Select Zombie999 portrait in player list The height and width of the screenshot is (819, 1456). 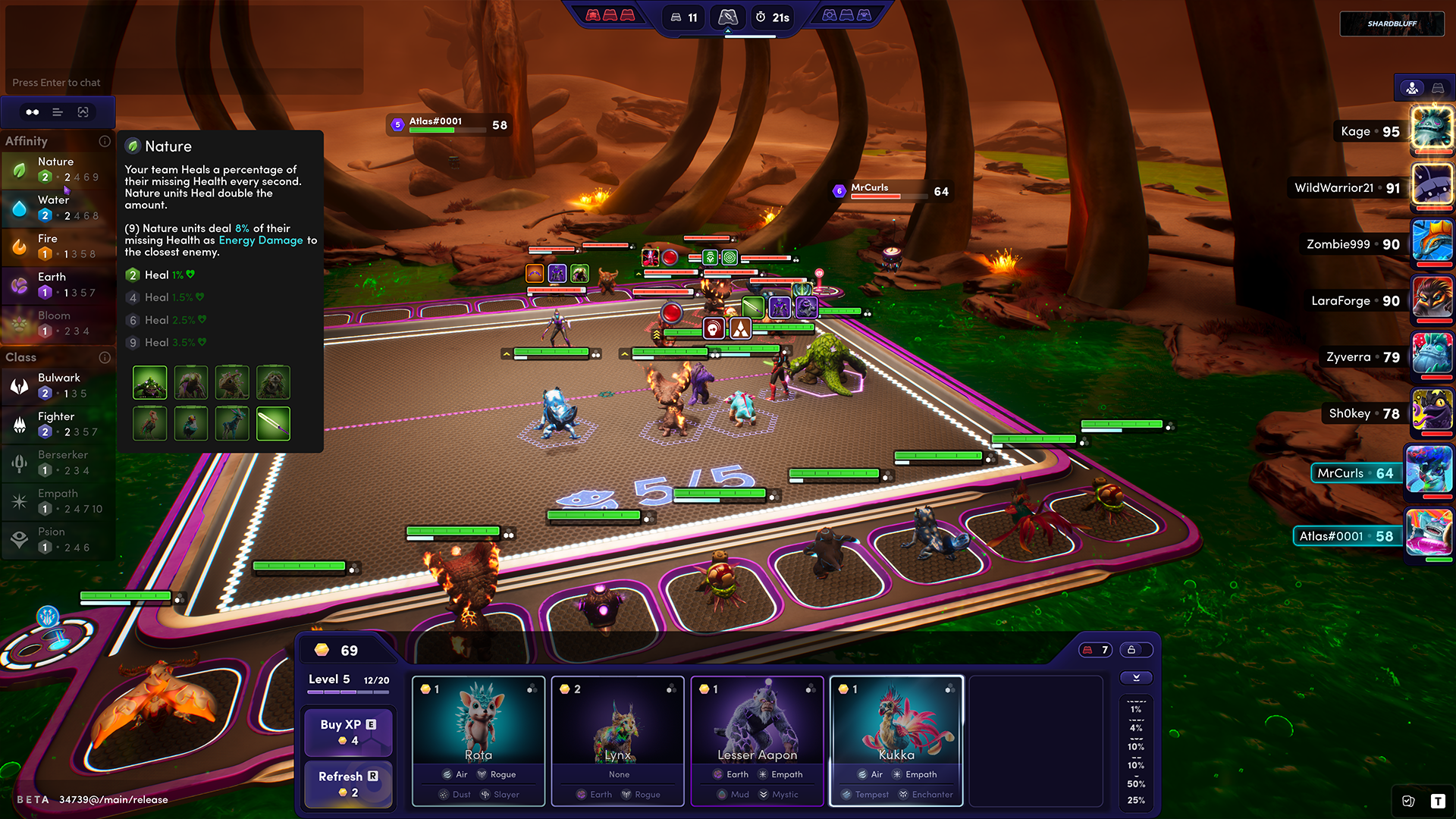tap(1432, 242)
